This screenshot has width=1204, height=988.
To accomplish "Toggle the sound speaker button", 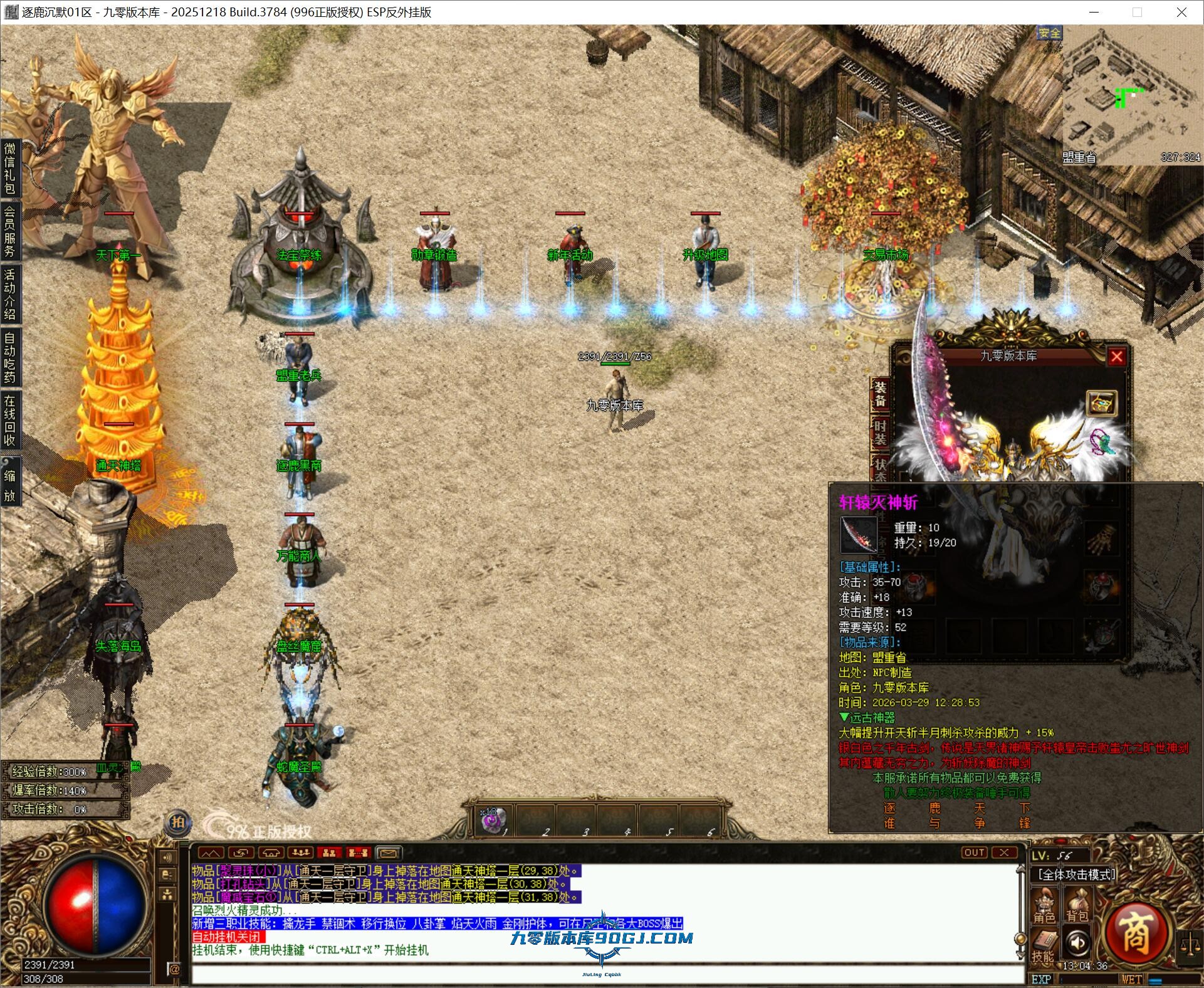I will (1077, 942).
